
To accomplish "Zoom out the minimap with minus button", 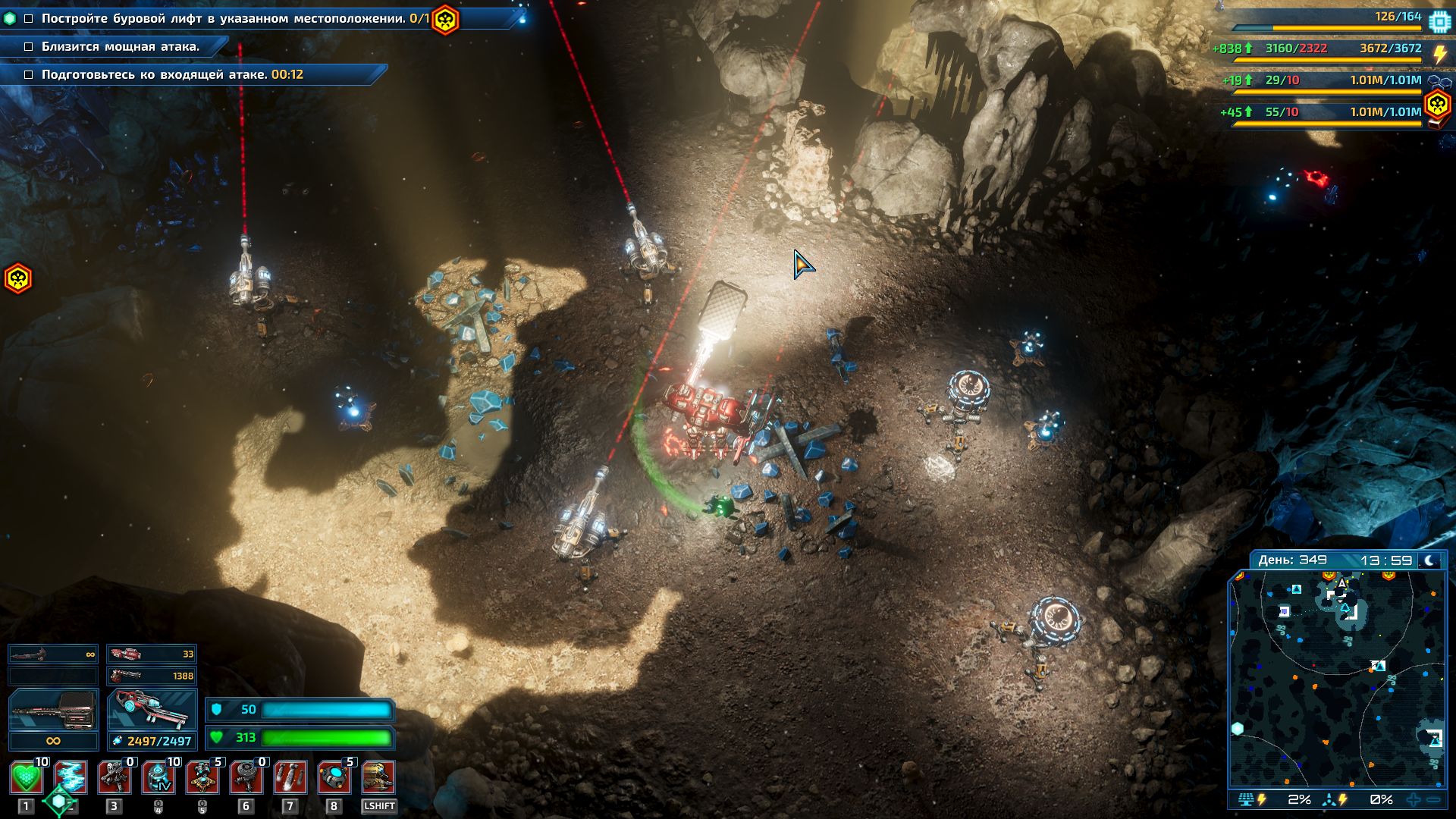I will coord(1433,799).
